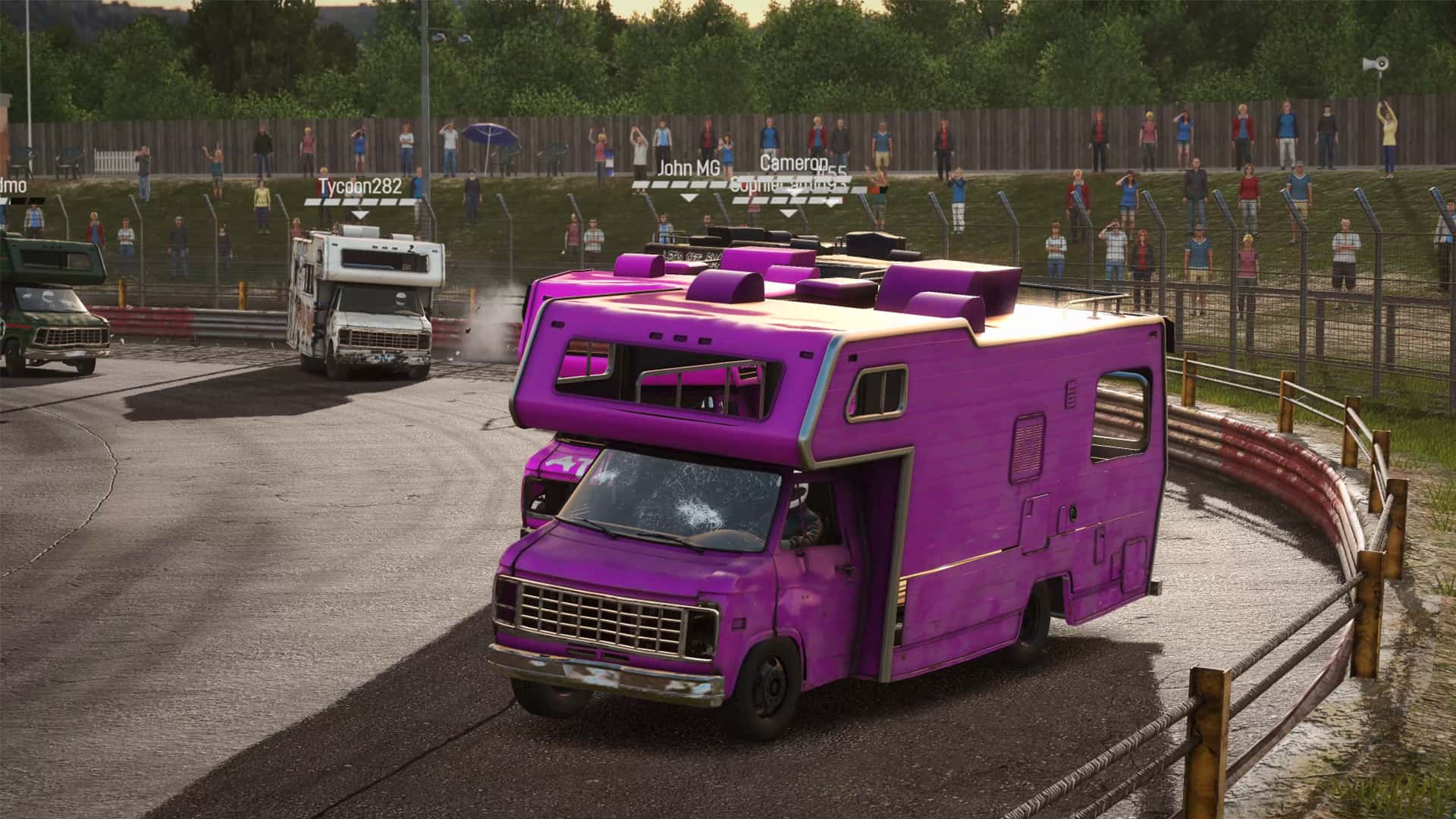Select the arrow marker below the #55 tag
The height and width of the screenshot is (819, 1456).
(x=830, y=203)
